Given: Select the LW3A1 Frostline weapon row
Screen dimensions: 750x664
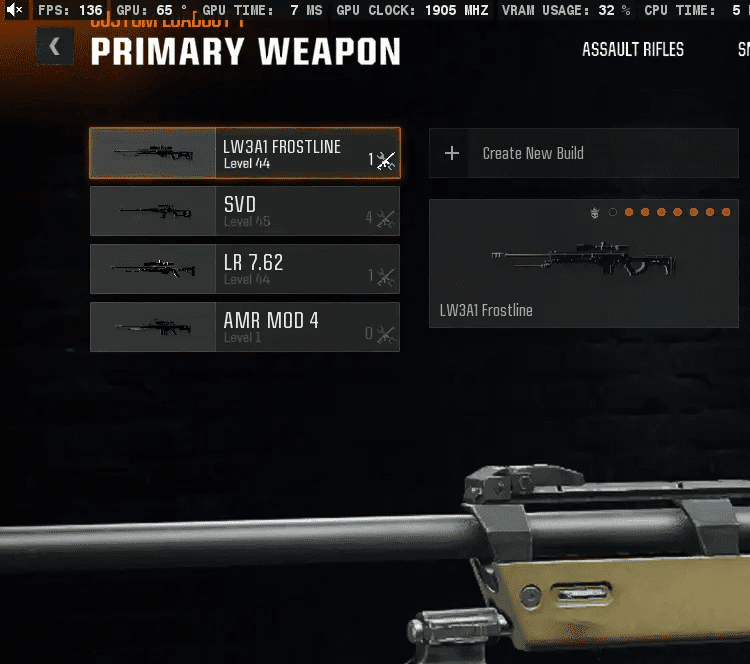Looking at the screenshot, I should (x=245, y=153).
